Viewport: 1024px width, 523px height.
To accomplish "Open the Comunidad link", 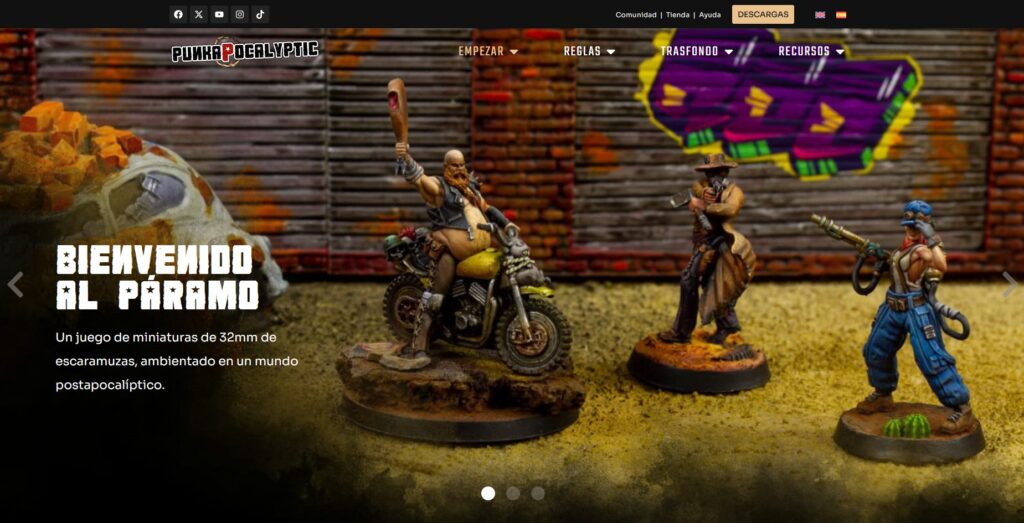I will (636, 15).
